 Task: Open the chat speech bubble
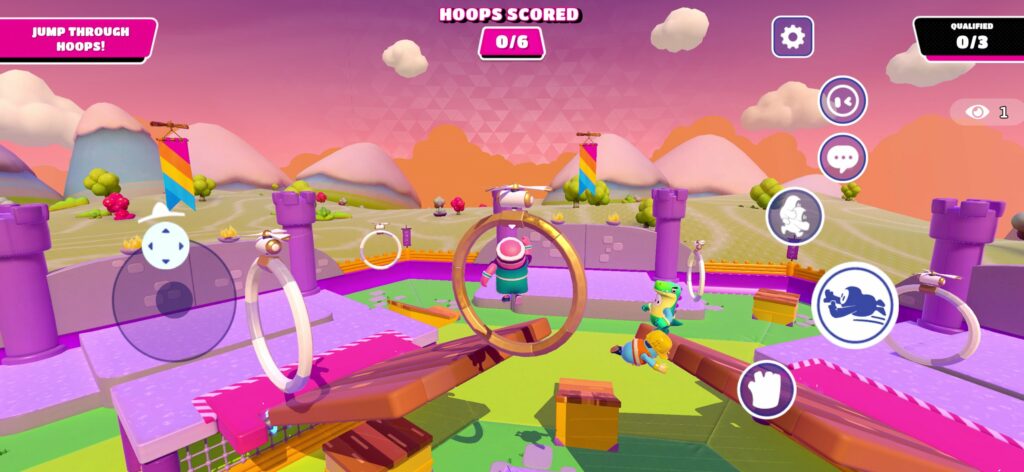[x=842, y=158]
